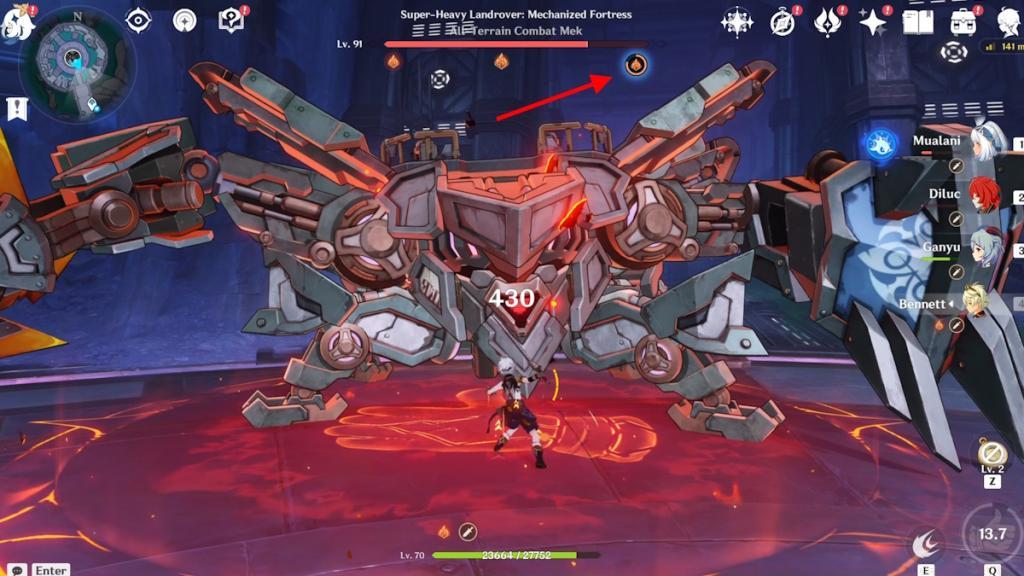Open the Events compass icon
1024x576 pixels.
783,21
